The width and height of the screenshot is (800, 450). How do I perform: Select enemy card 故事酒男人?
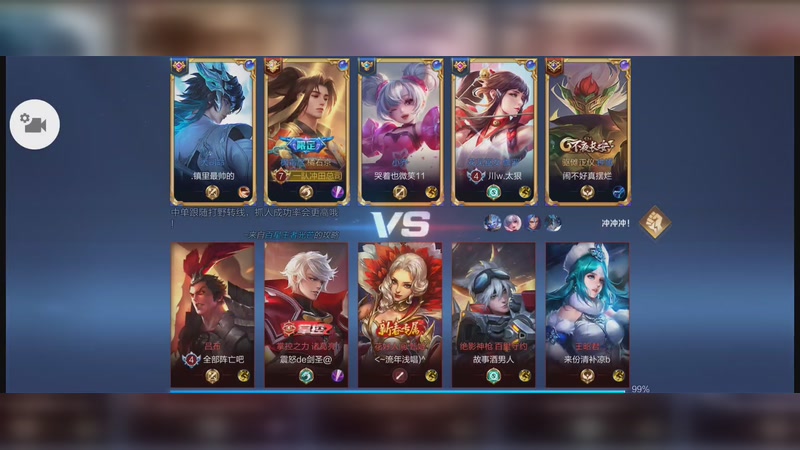click(494, 314)
